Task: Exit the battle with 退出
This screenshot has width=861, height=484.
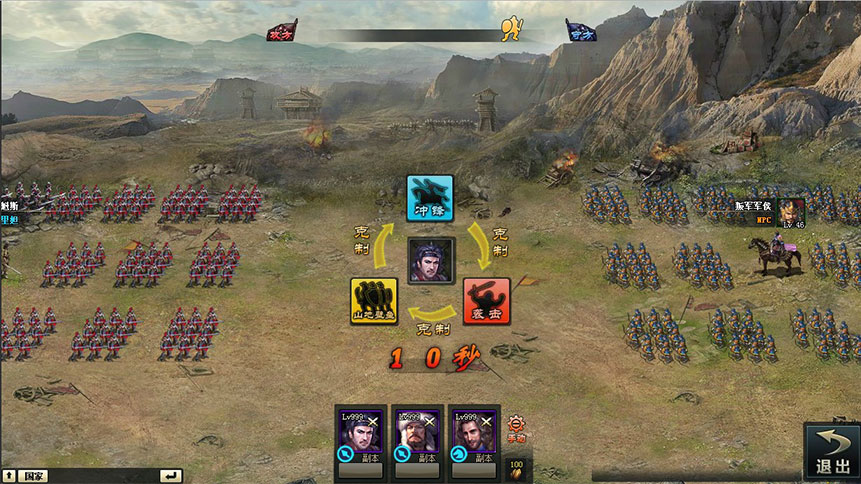Action: pos(832,452)
